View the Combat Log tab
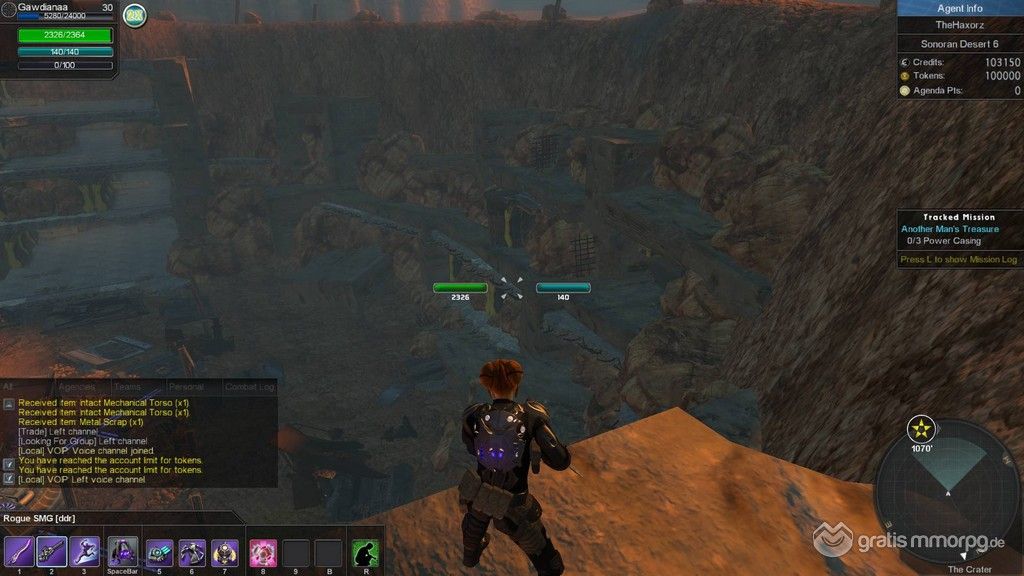Image resolution: width=1024 pixels, height=576 pixels. 248,387
